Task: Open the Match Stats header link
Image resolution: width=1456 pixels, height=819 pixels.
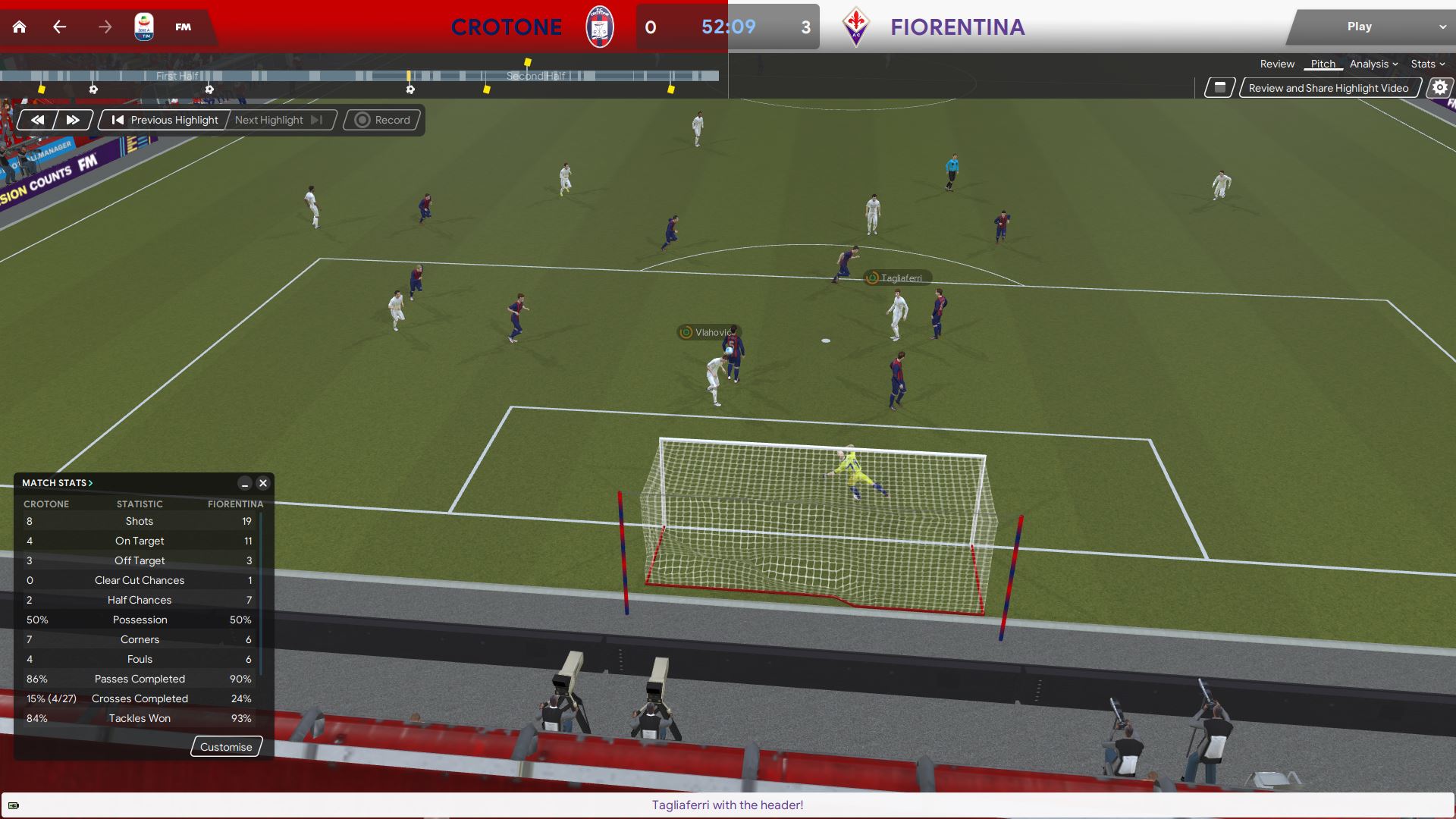Action: point(57,483)
